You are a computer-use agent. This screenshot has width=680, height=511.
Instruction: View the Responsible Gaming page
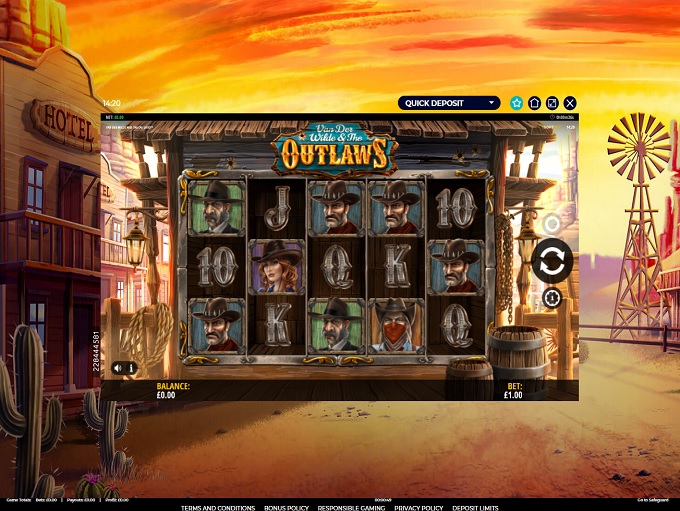pos(350,508)
